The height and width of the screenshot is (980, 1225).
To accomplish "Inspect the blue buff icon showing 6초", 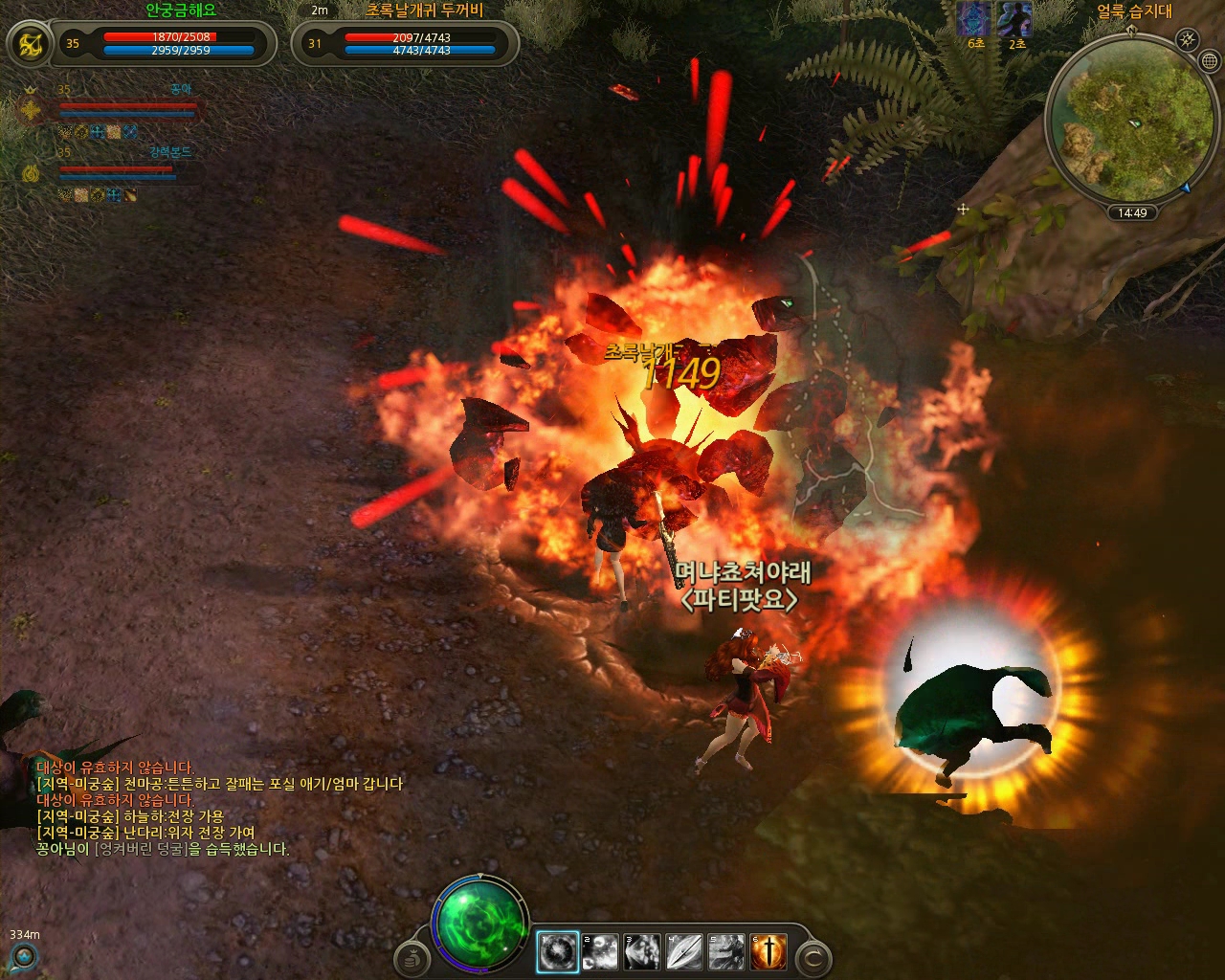I will tap(975, 18).
